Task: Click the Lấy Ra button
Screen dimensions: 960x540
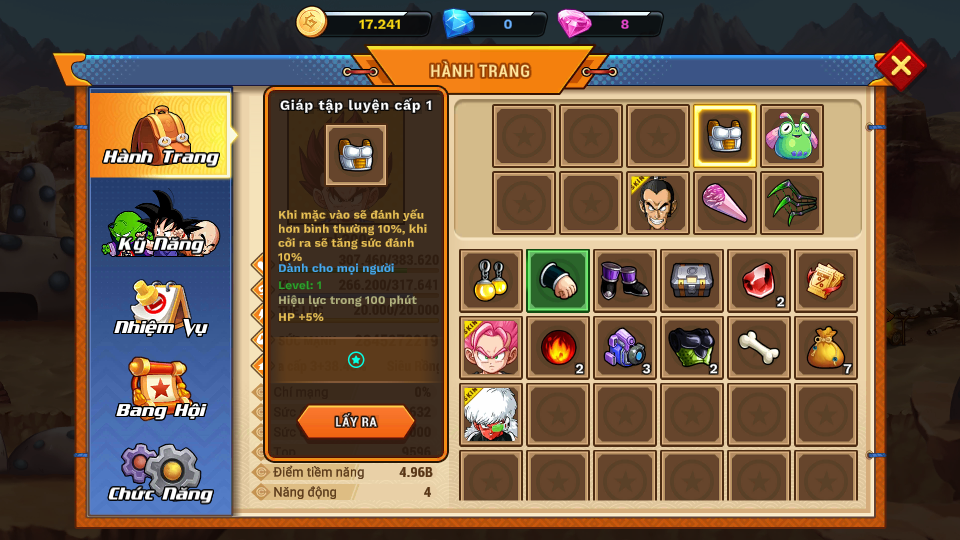Action: [355, 422]
